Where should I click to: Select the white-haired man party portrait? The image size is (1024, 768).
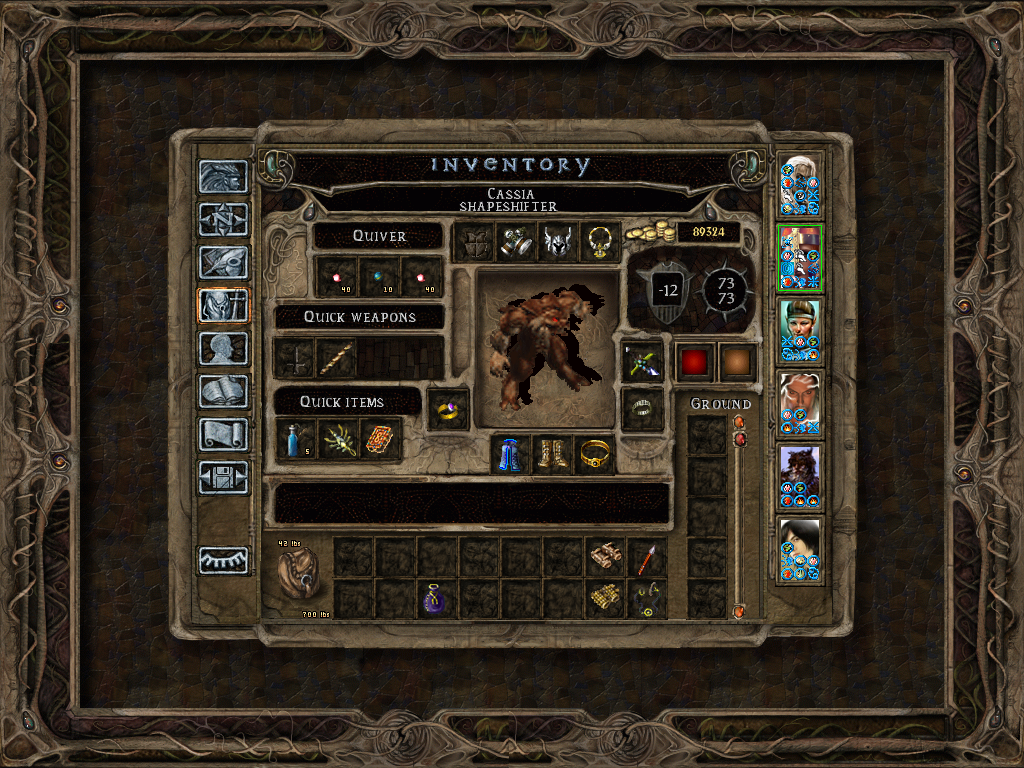coord(800,185)
